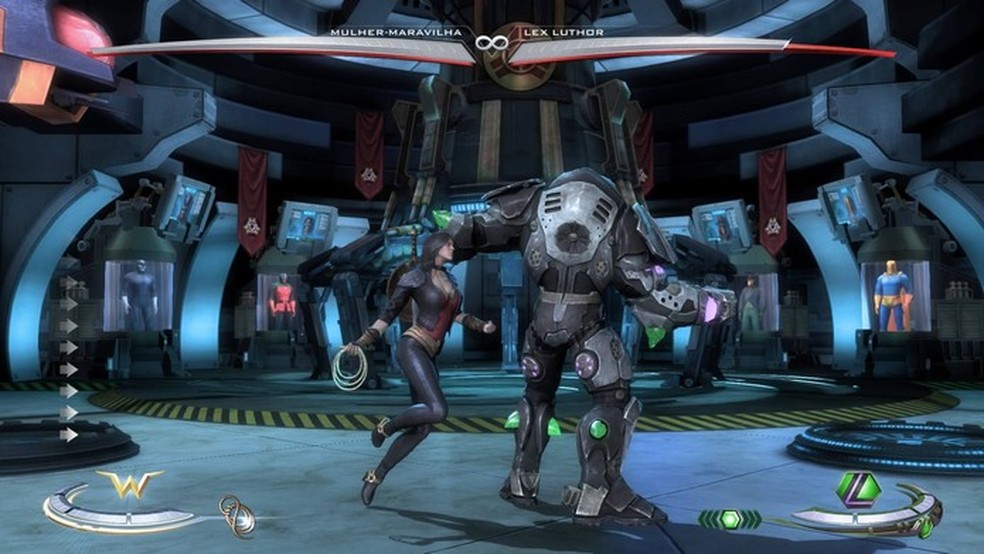Select the lasso character trait icon

coord(237,515)
